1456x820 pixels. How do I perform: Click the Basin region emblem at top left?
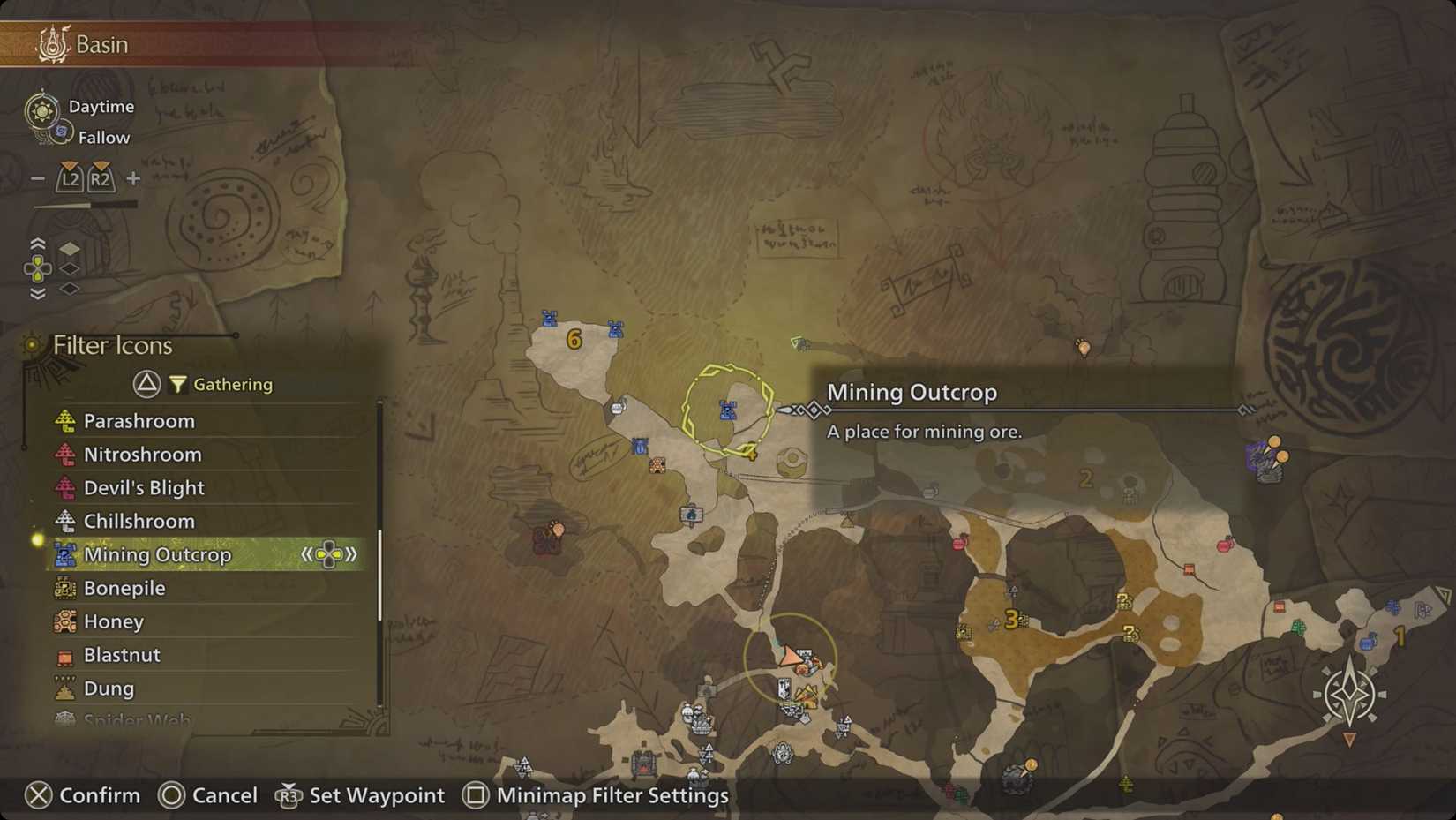click(51, 41)
